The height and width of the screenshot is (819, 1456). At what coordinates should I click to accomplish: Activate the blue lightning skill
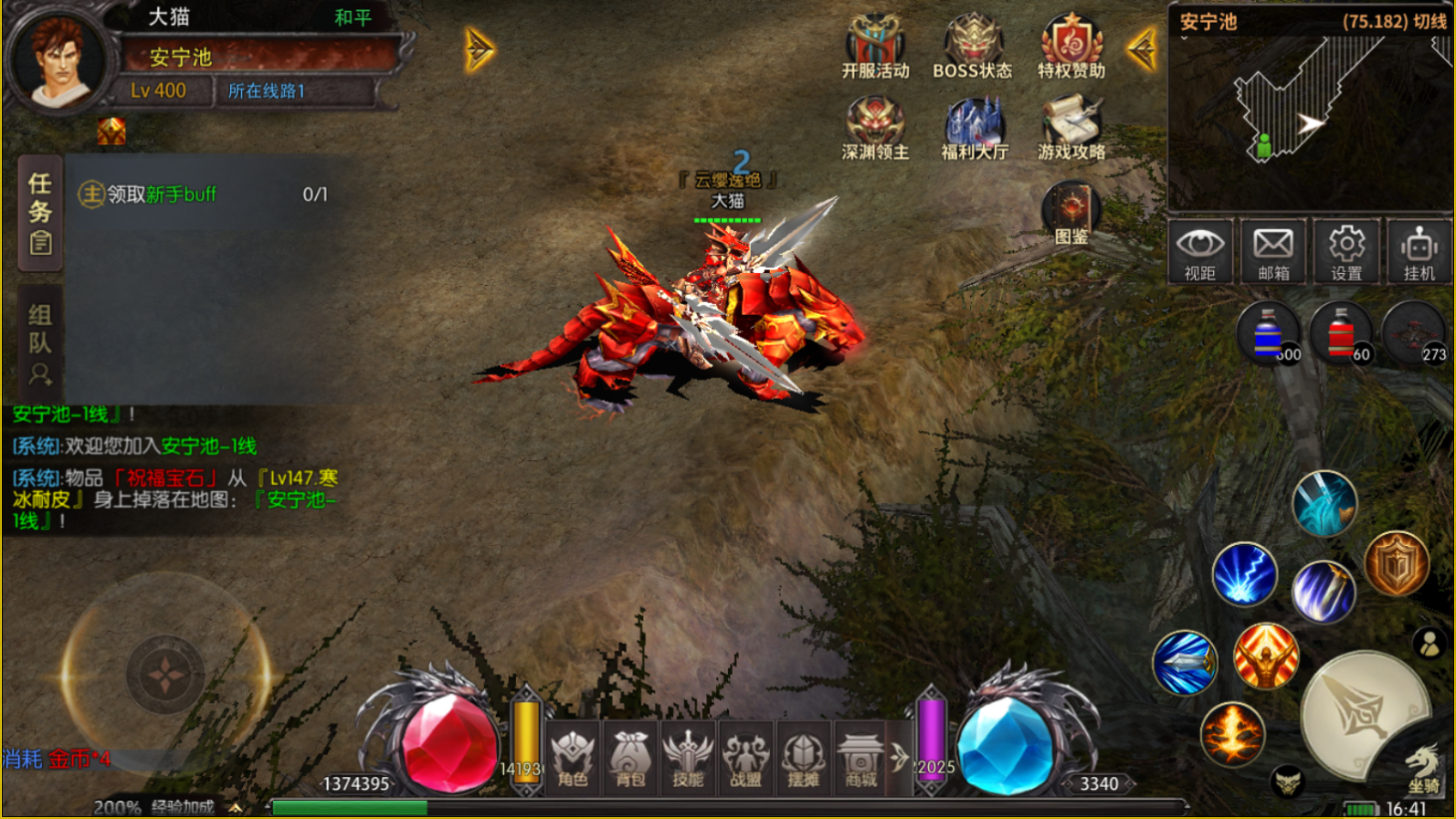(x=1244, y=575)
